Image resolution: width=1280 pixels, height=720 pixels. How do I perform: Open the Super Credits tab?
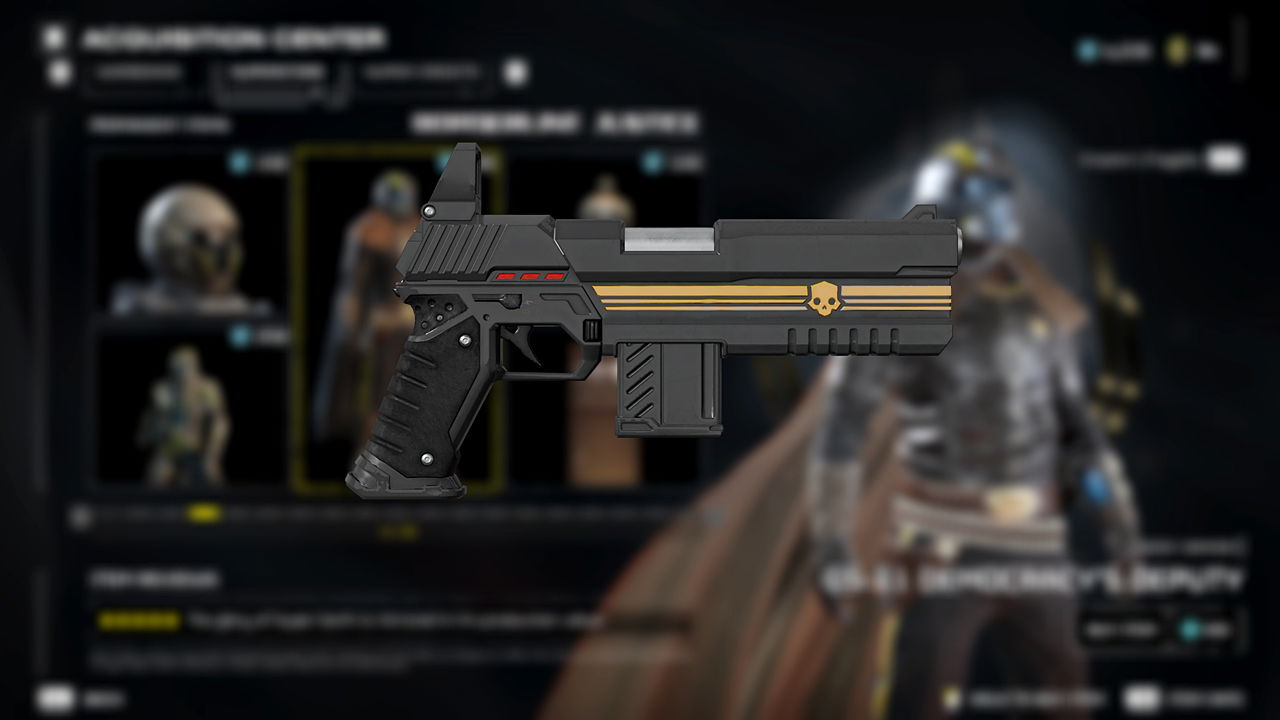point(422,73)
